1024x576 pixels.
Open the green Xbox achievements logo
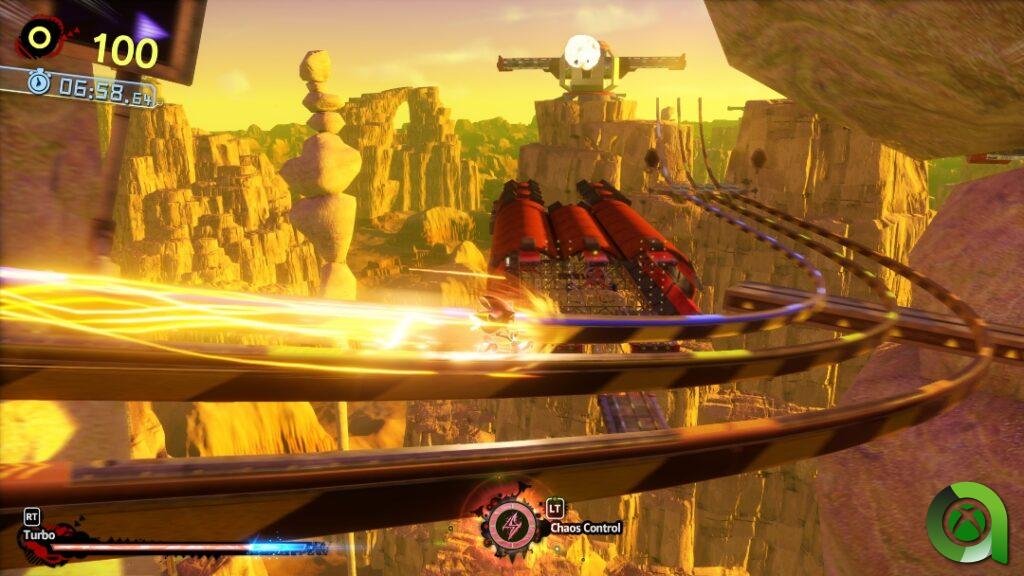tap(966, 521)
